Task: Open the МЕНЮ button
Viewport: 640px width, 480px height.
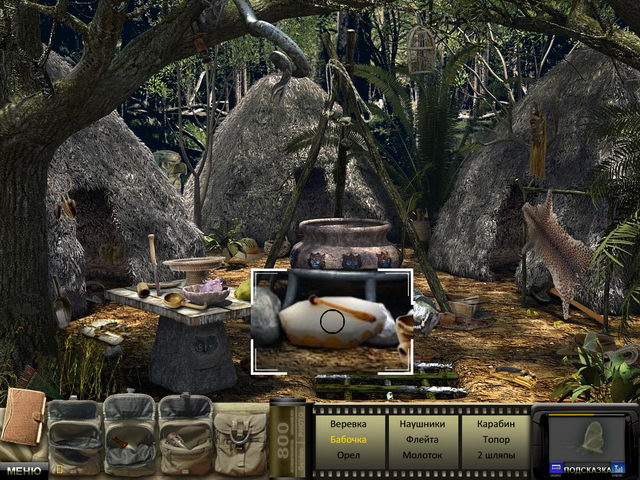Action: coord(22,469)
